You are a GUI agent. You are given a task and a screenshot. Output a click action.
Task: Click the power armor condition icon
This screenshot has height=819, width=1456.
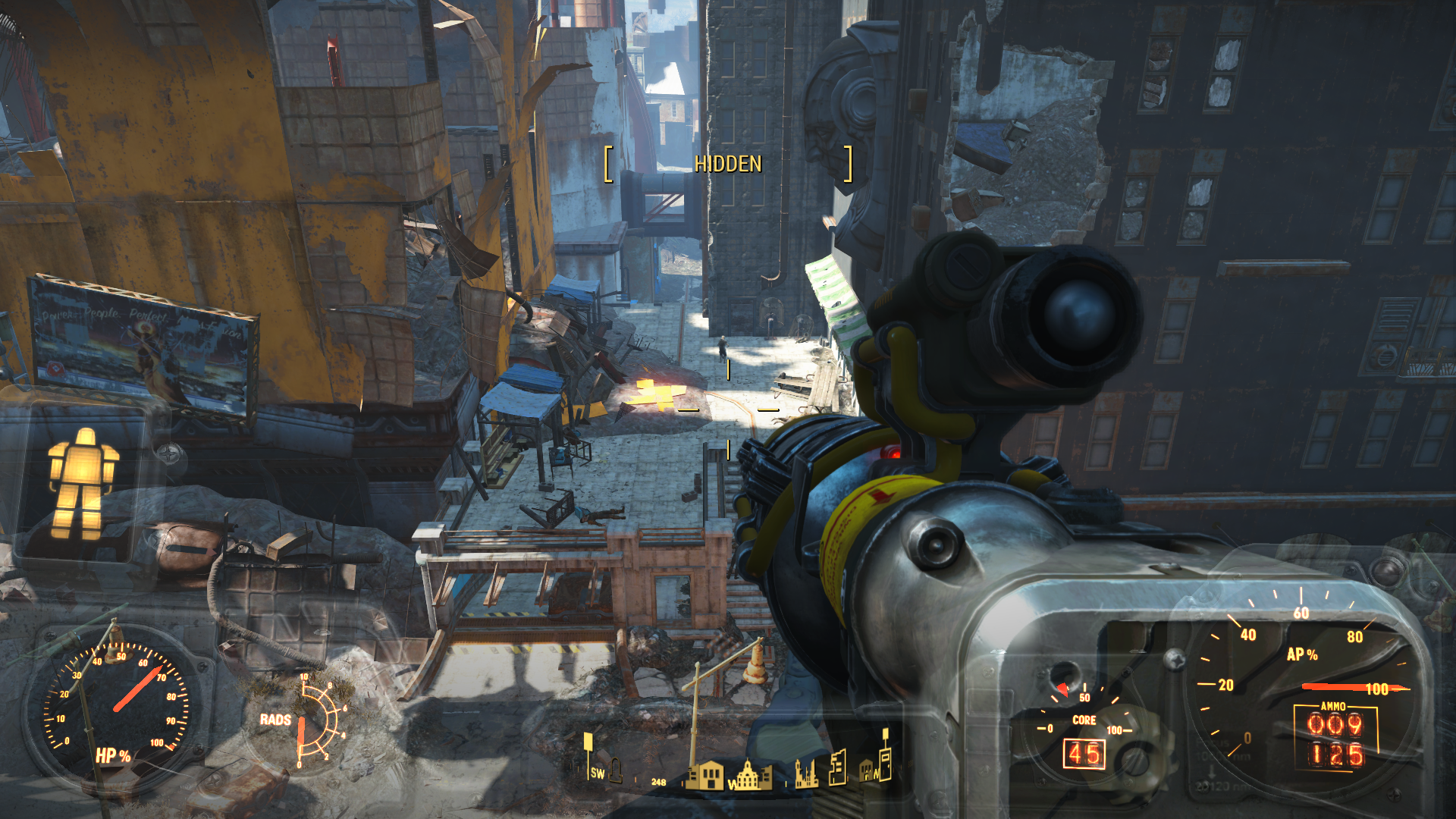pyautogui.click(x=83, y=483)
